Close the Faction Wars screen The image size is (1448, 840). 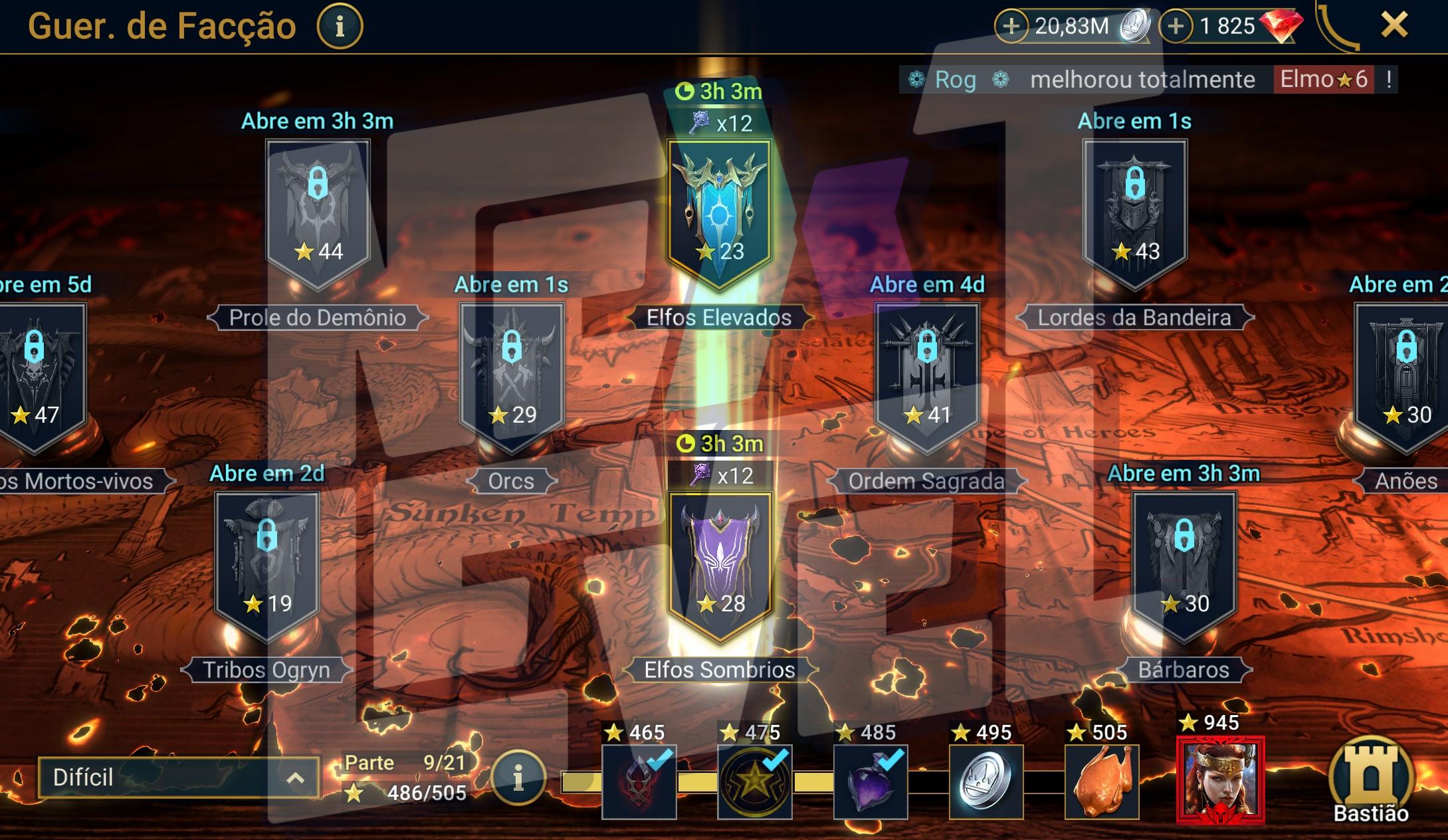[1394, 26]
